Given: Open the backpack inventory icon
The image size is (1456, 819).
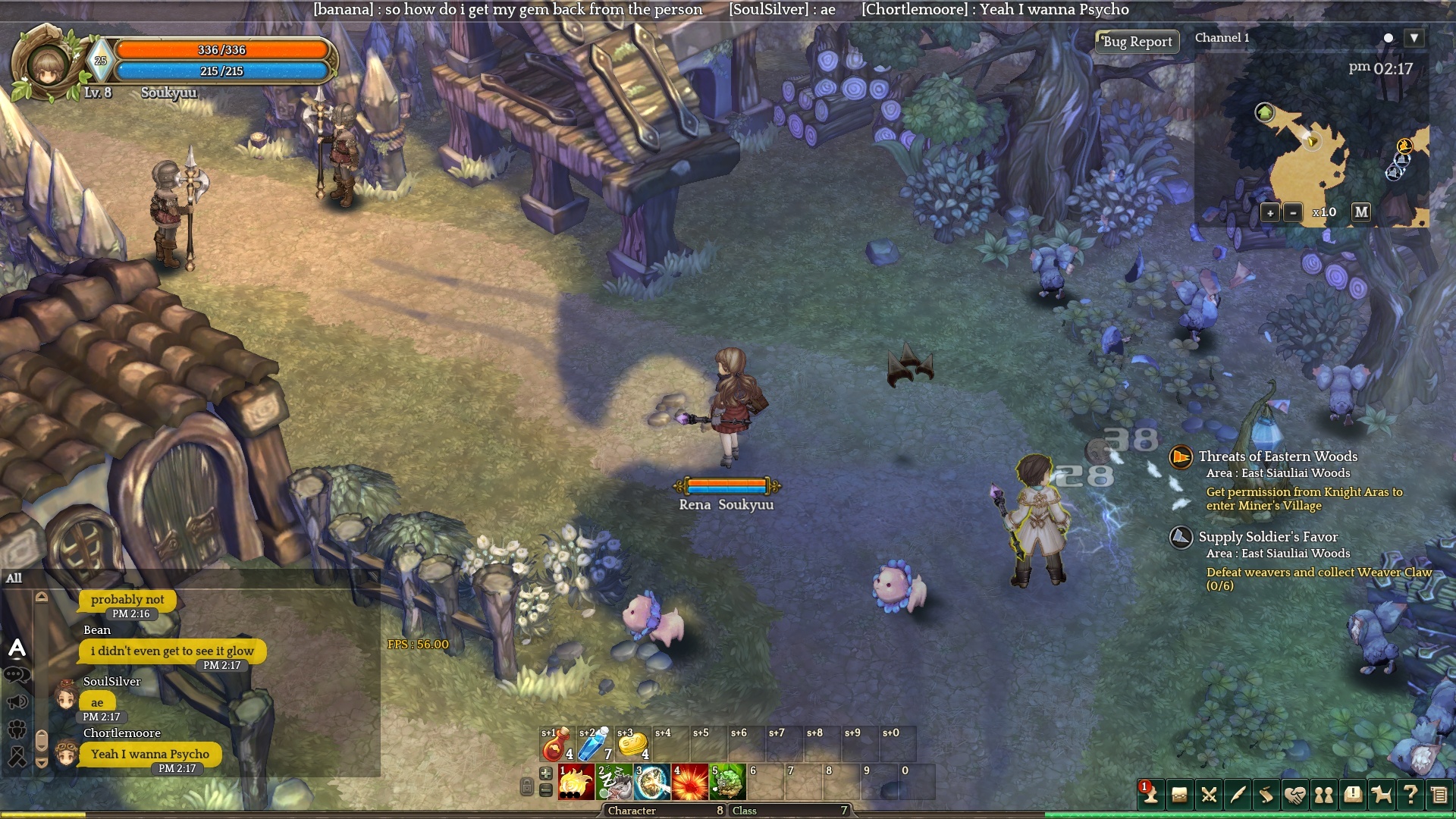Looking at the screenshot, I should point(1179,795).
